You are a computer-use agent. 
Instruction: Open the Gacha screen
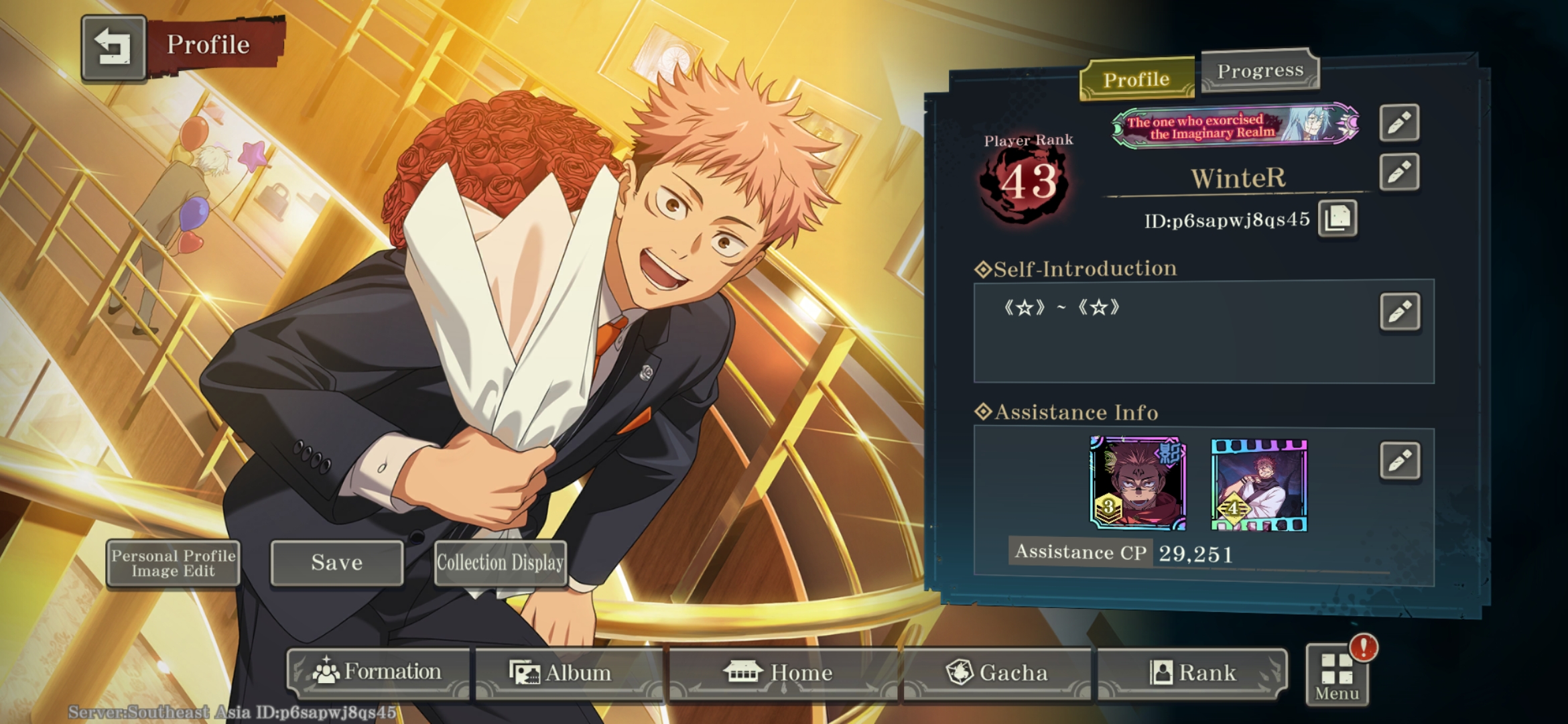coord(997,672)
